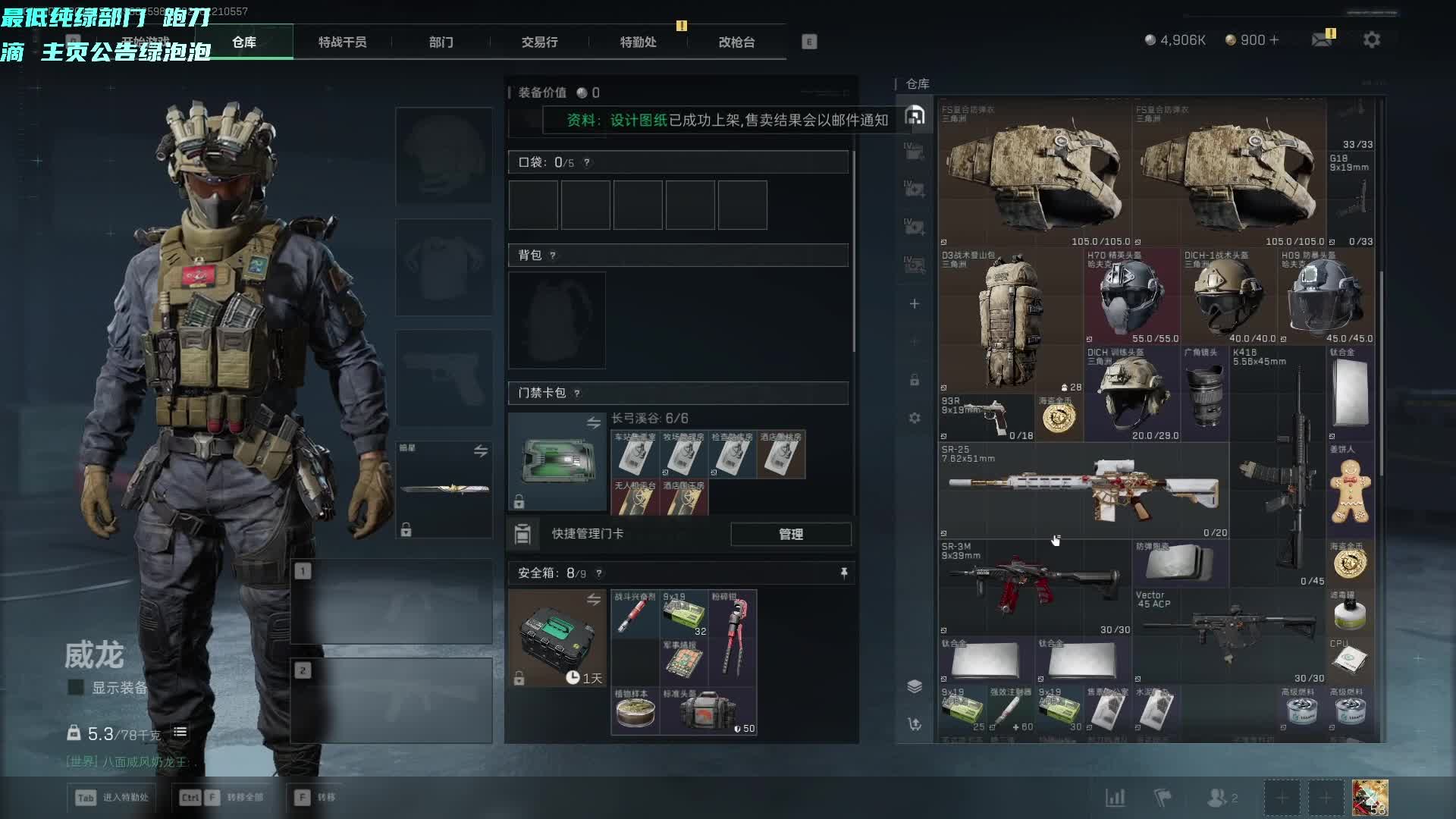Go to the 特勤处 tab
The height and width of the screenshot is (819, 1456).
pos(638,42)
